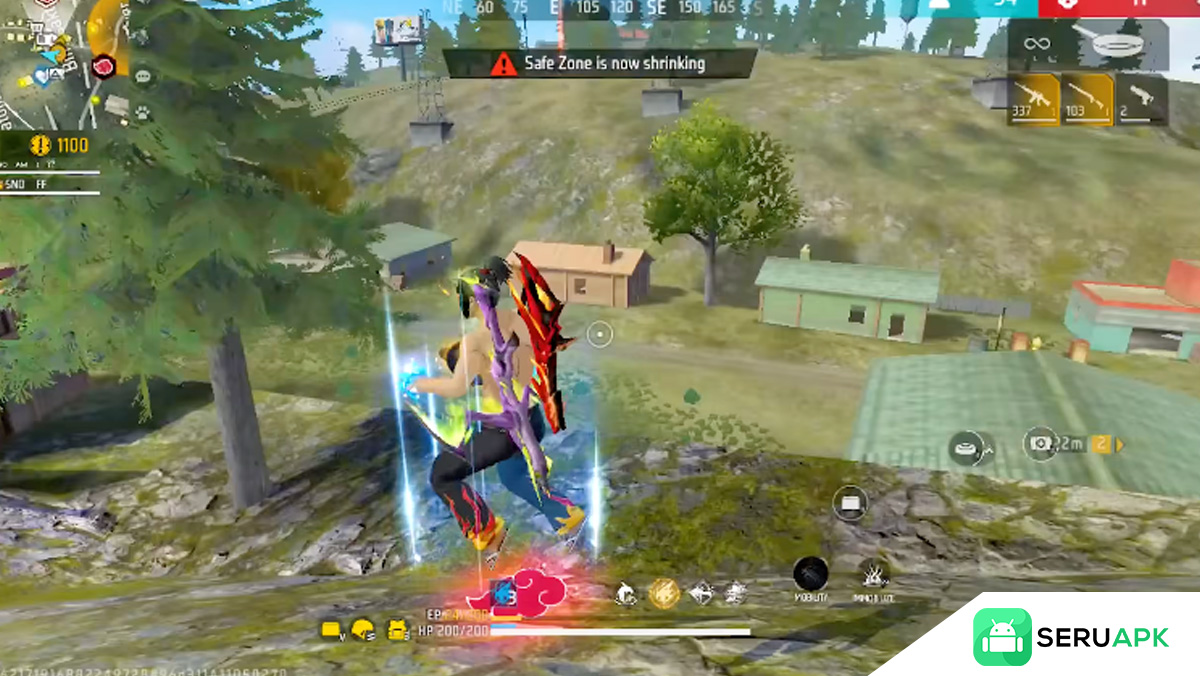Activate the gold highlighted character skill icon

pos(664,594)
